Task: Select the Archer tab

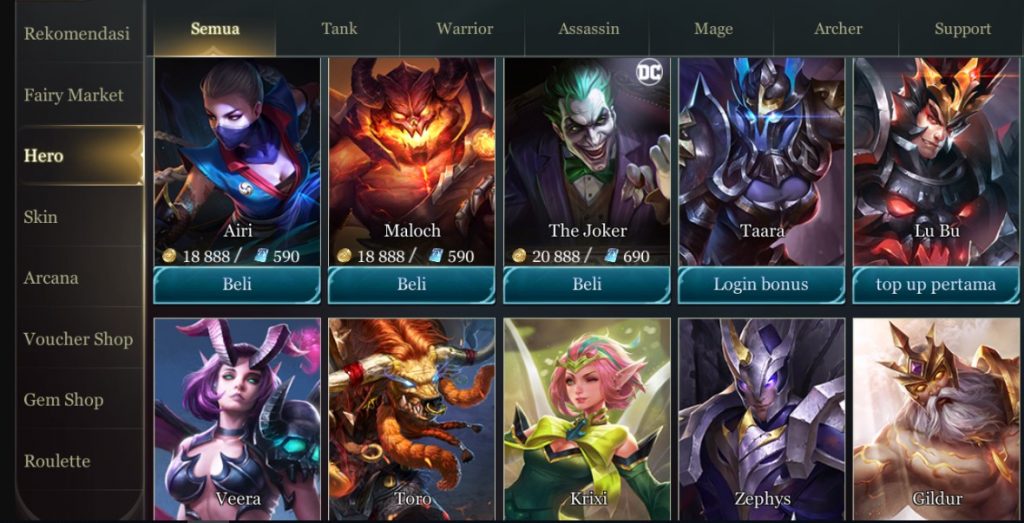Action: coord(838,29)
